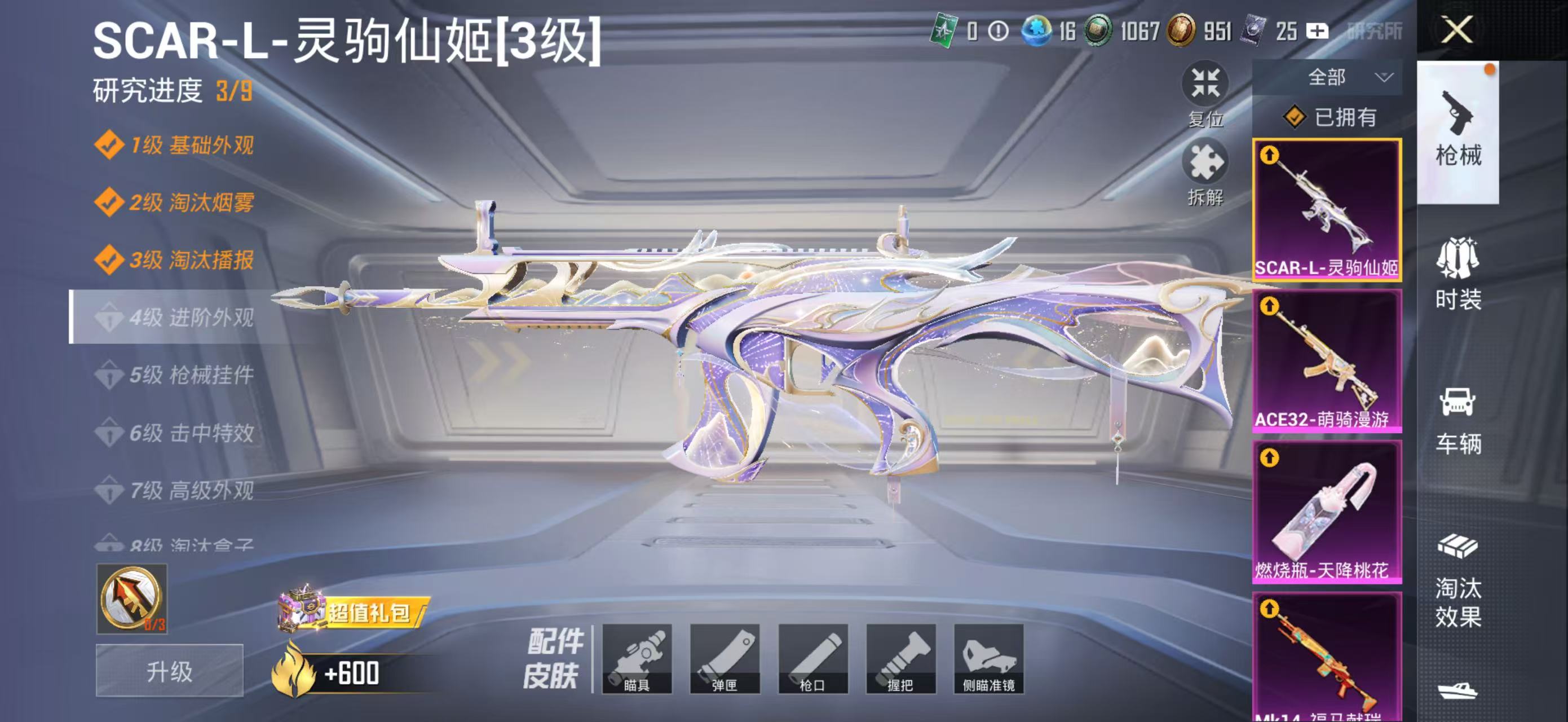Click the boat icon at sidebar bottom
Screen dimensions: 1568x722
(x=1460, y=691)
